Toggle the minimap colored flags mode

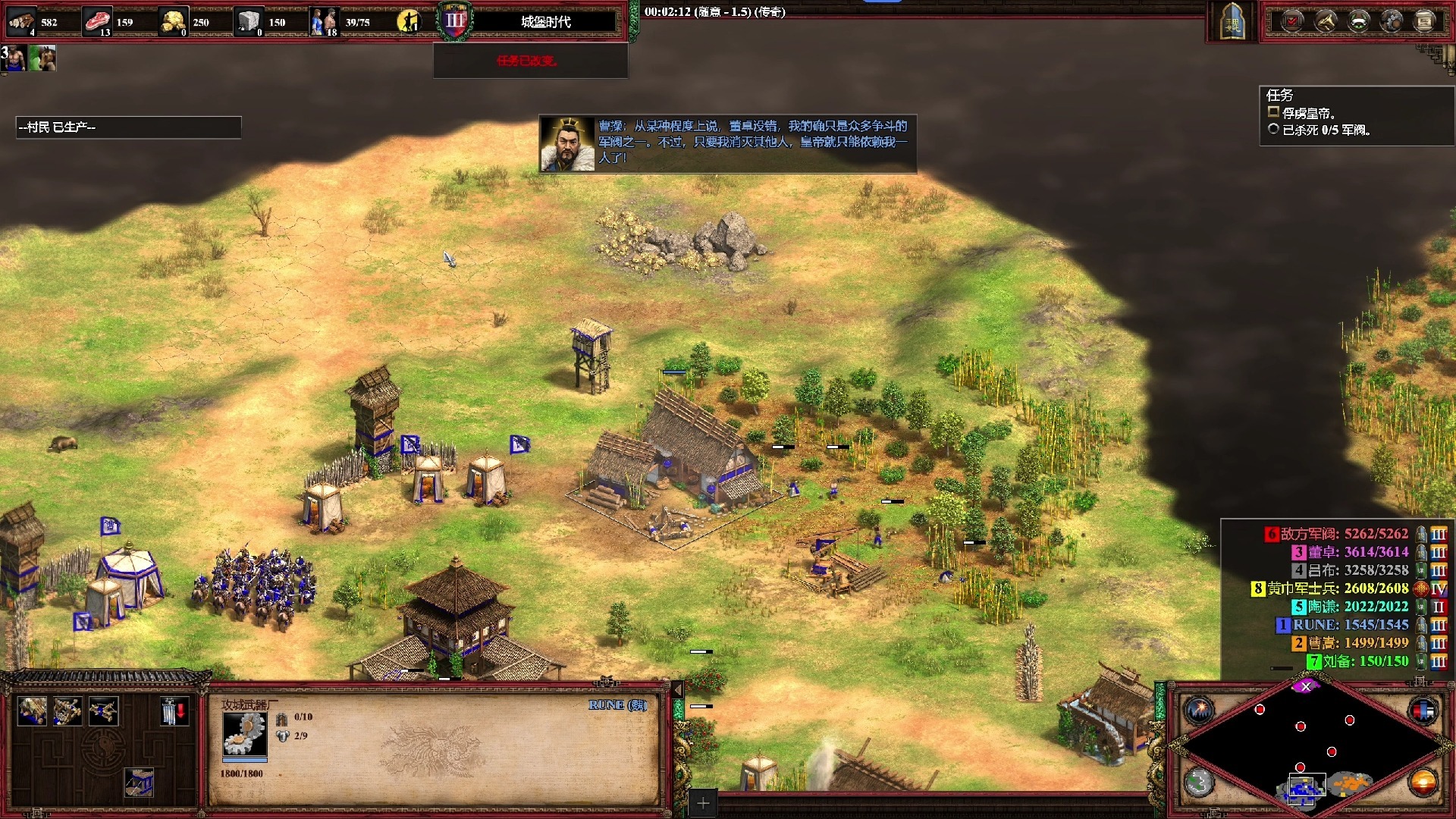point(1423,710)
